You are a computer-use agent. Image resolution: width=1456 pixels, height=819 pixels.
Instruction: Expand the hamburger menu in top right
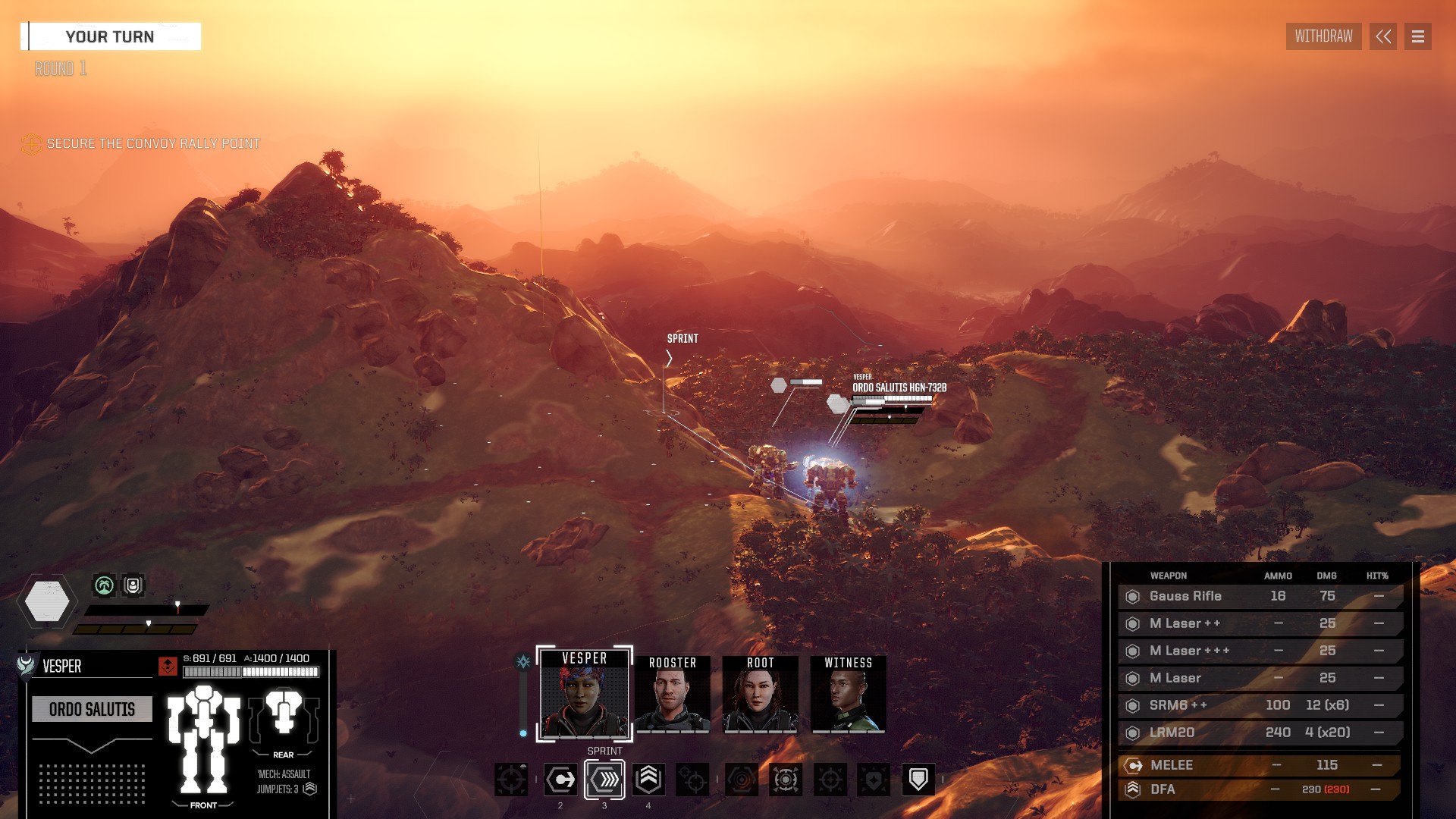pos(1417,36)
